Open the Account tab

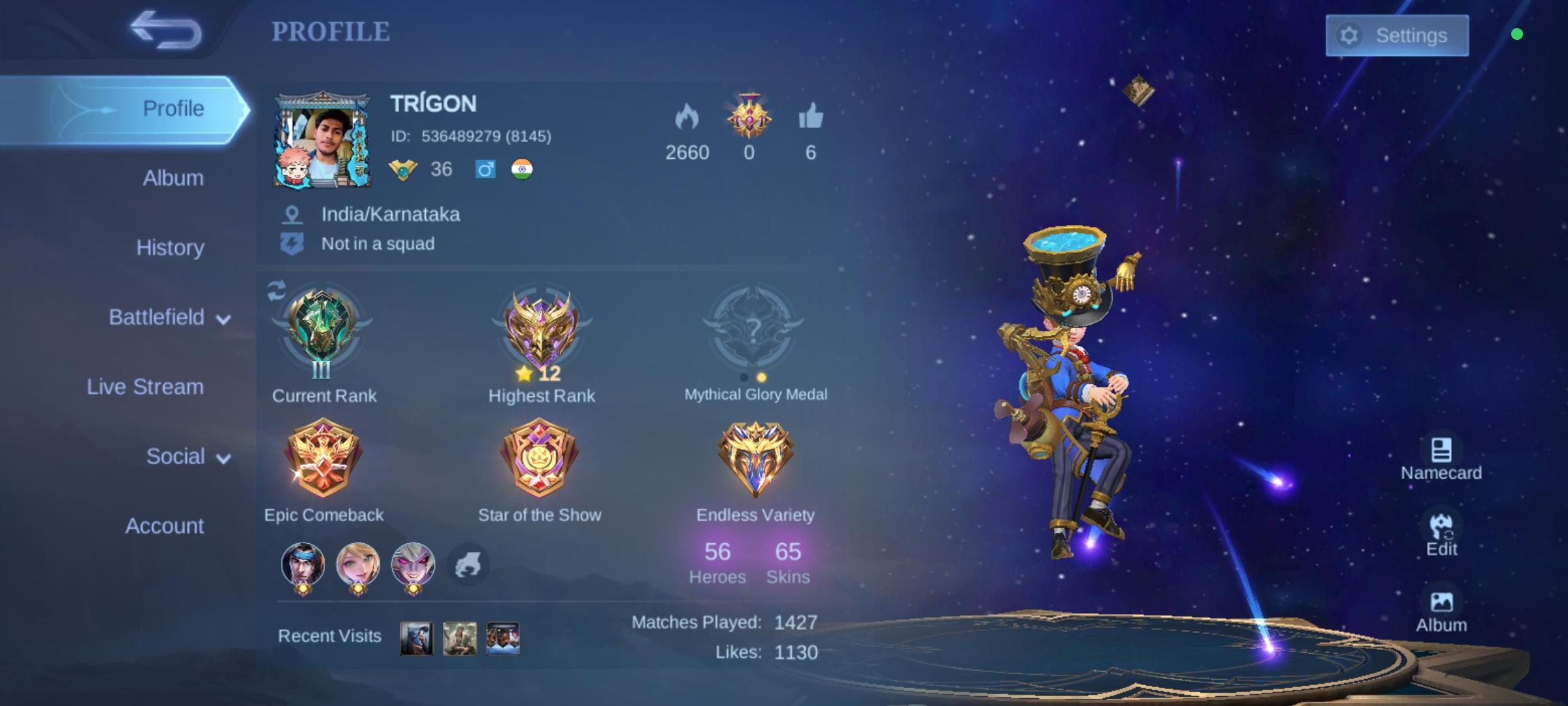tap(165, 526)
